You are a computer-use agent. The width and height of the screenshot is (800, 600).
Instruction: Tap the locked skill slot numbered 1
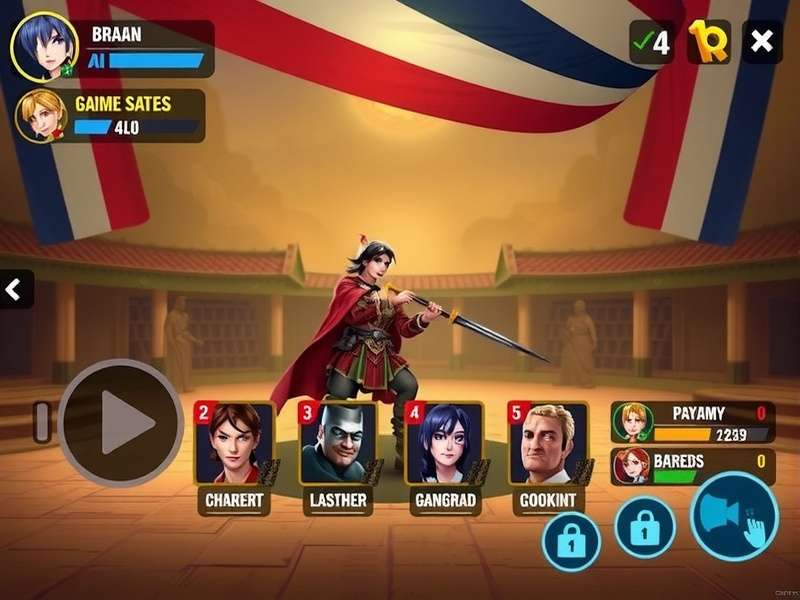coord(571,541)
